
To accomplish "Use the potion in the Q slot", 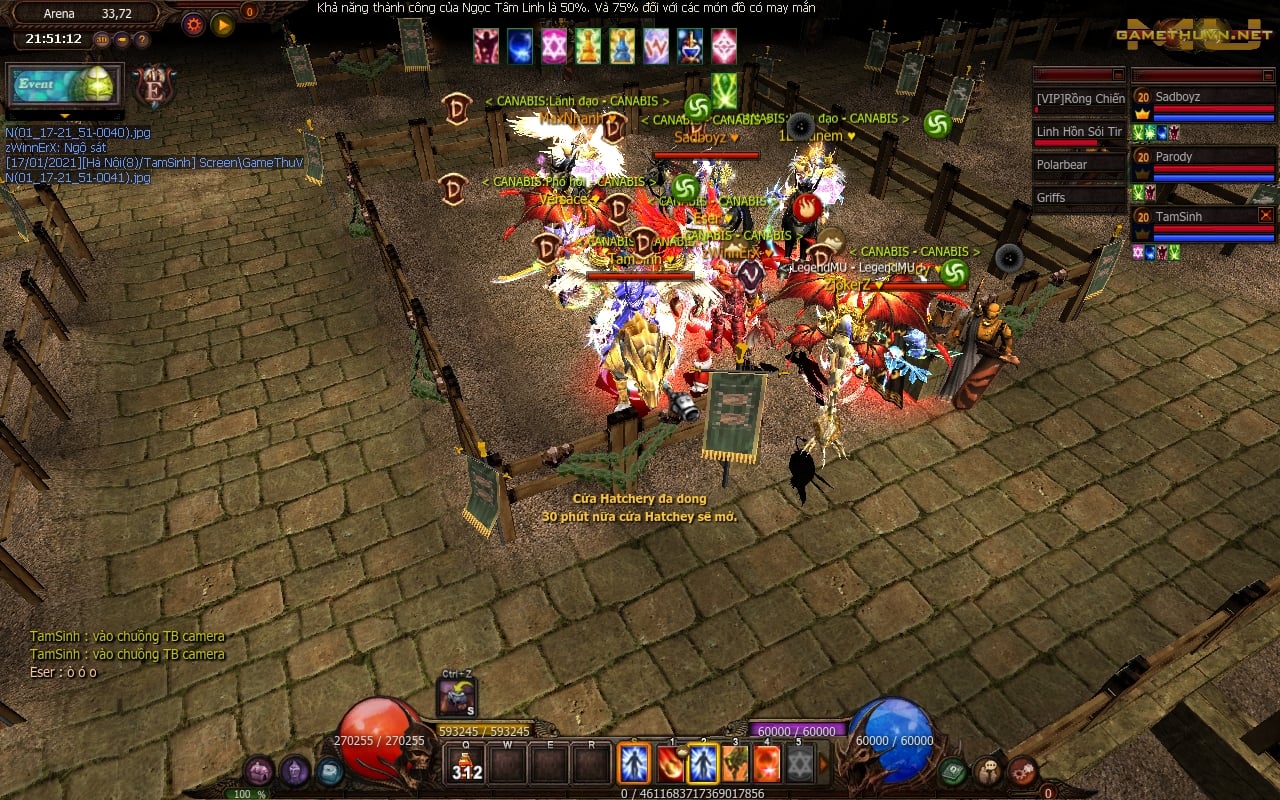I will click(x=466, y=765).
